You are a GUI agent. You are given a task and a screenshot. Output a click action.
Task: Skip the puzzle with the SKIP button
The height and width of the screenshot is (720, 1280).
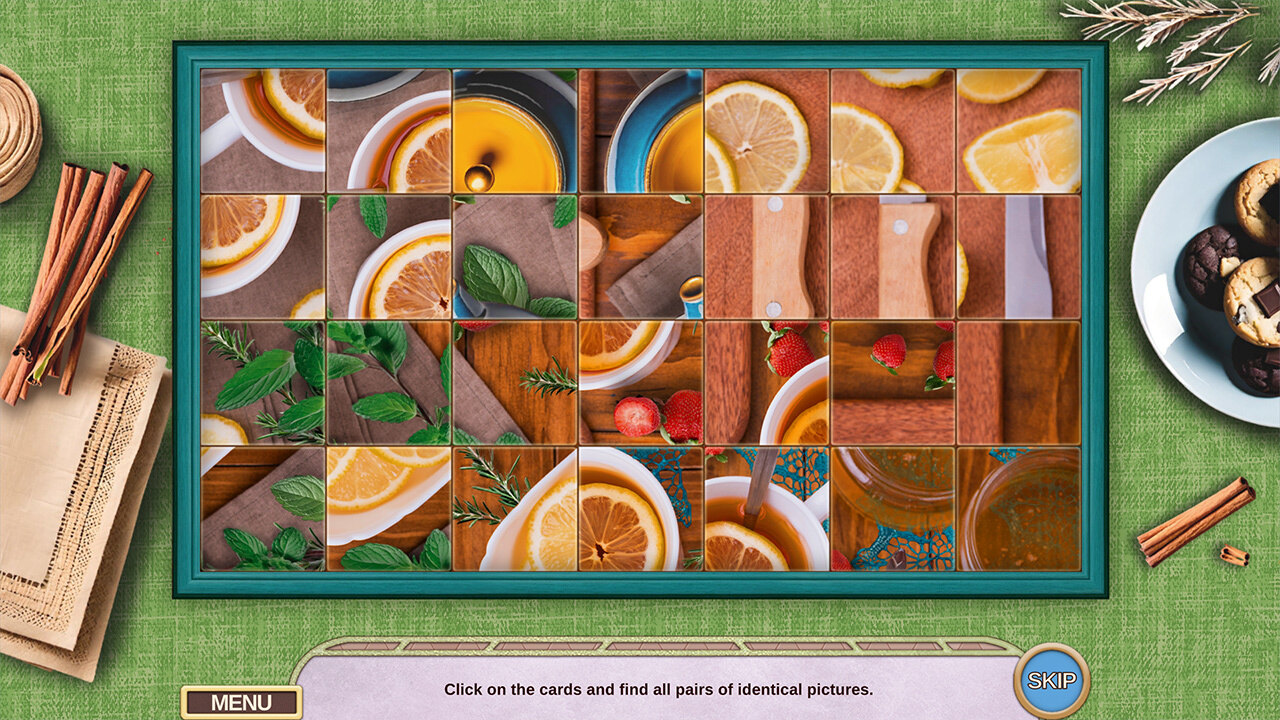(1051, 681)
